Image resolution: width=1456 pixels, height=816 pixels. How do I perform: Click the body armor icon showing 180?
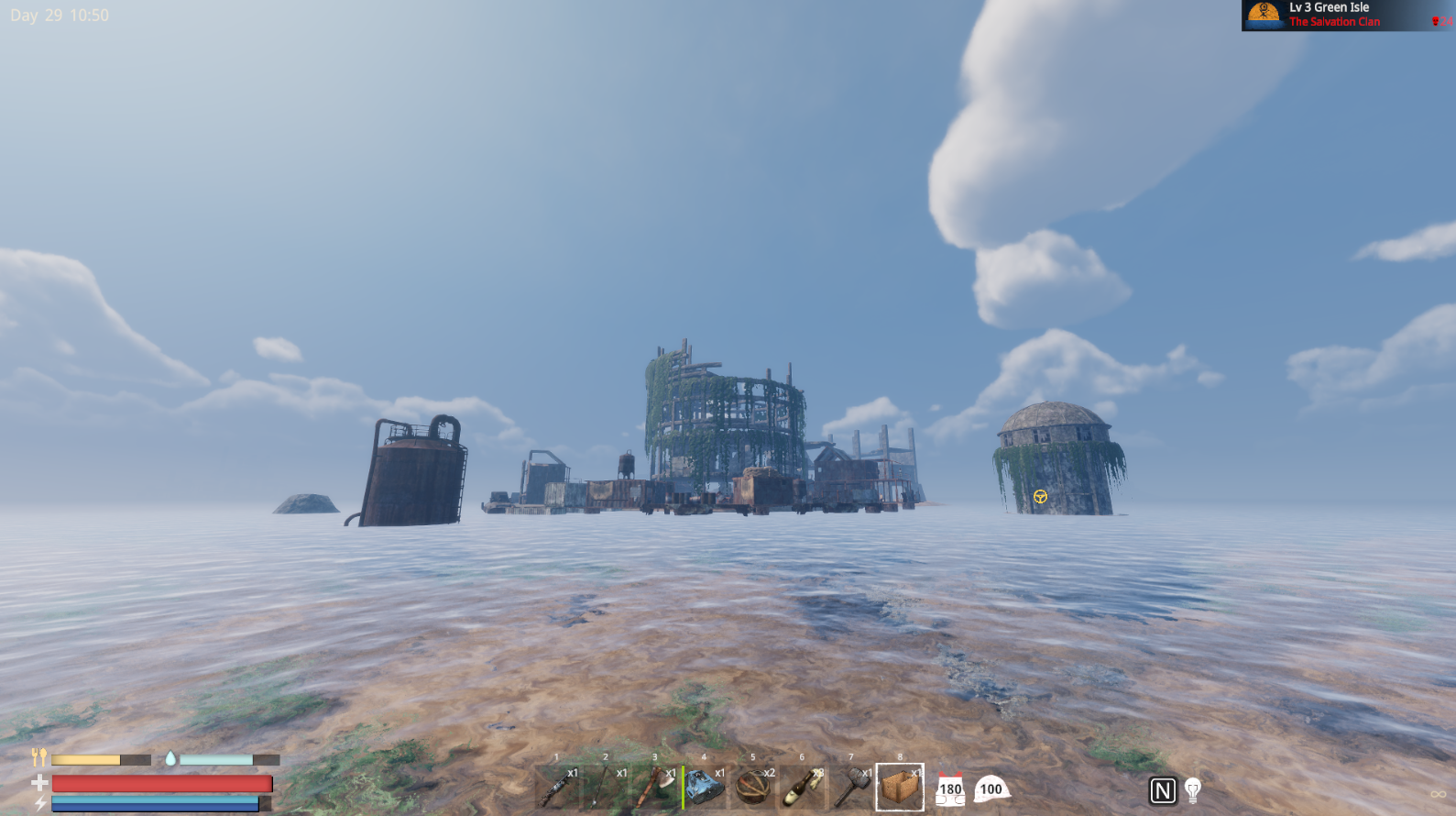point(950,788)
